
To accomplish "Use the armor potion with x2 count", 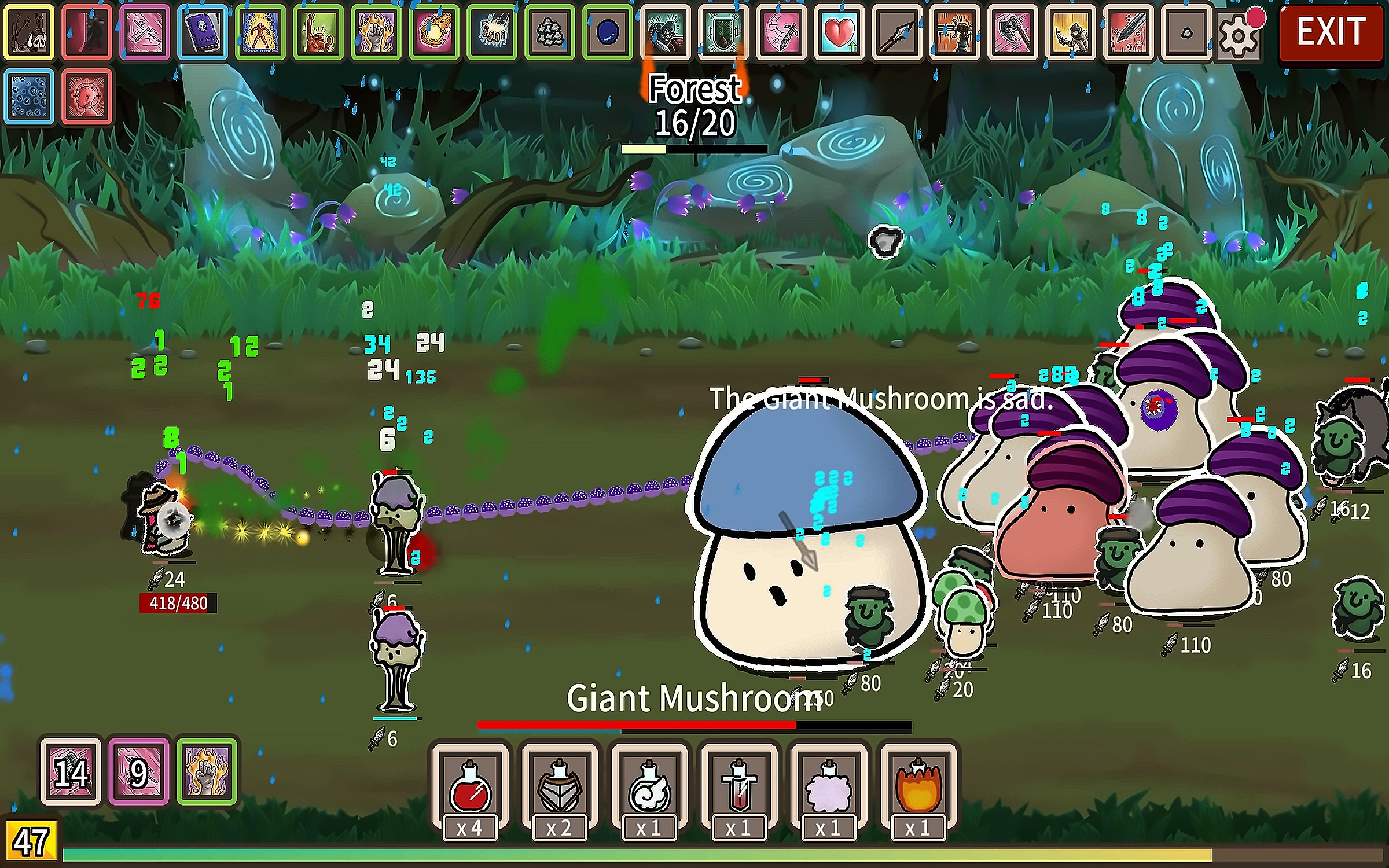I will click(559, 787).
